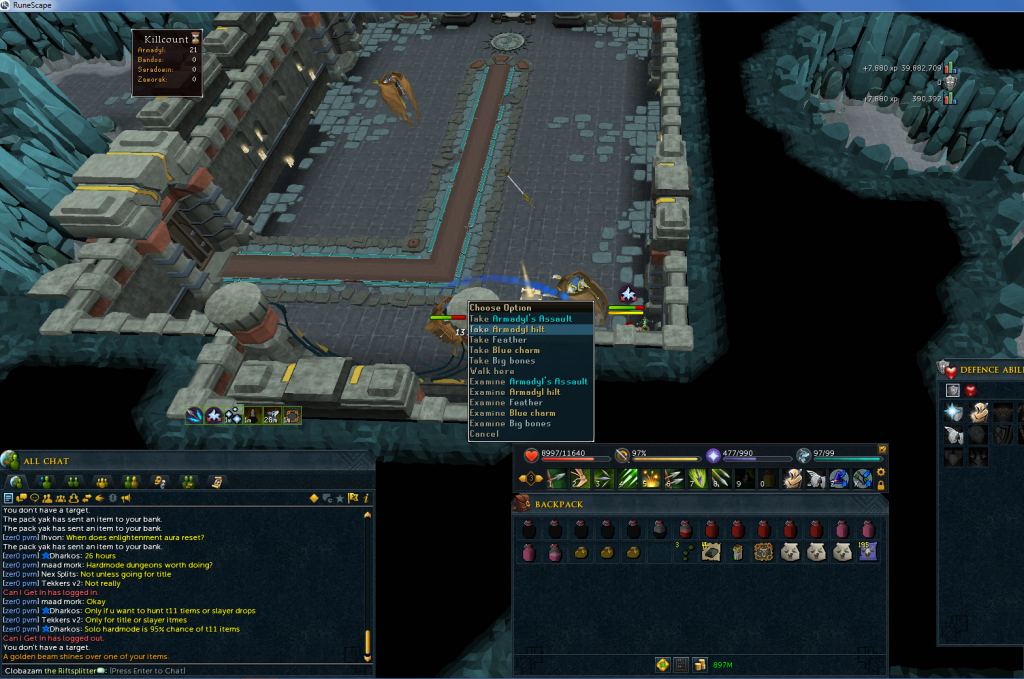Open the action bar settings gear
The image size is (1024, 679).
(x=881, y=472)
